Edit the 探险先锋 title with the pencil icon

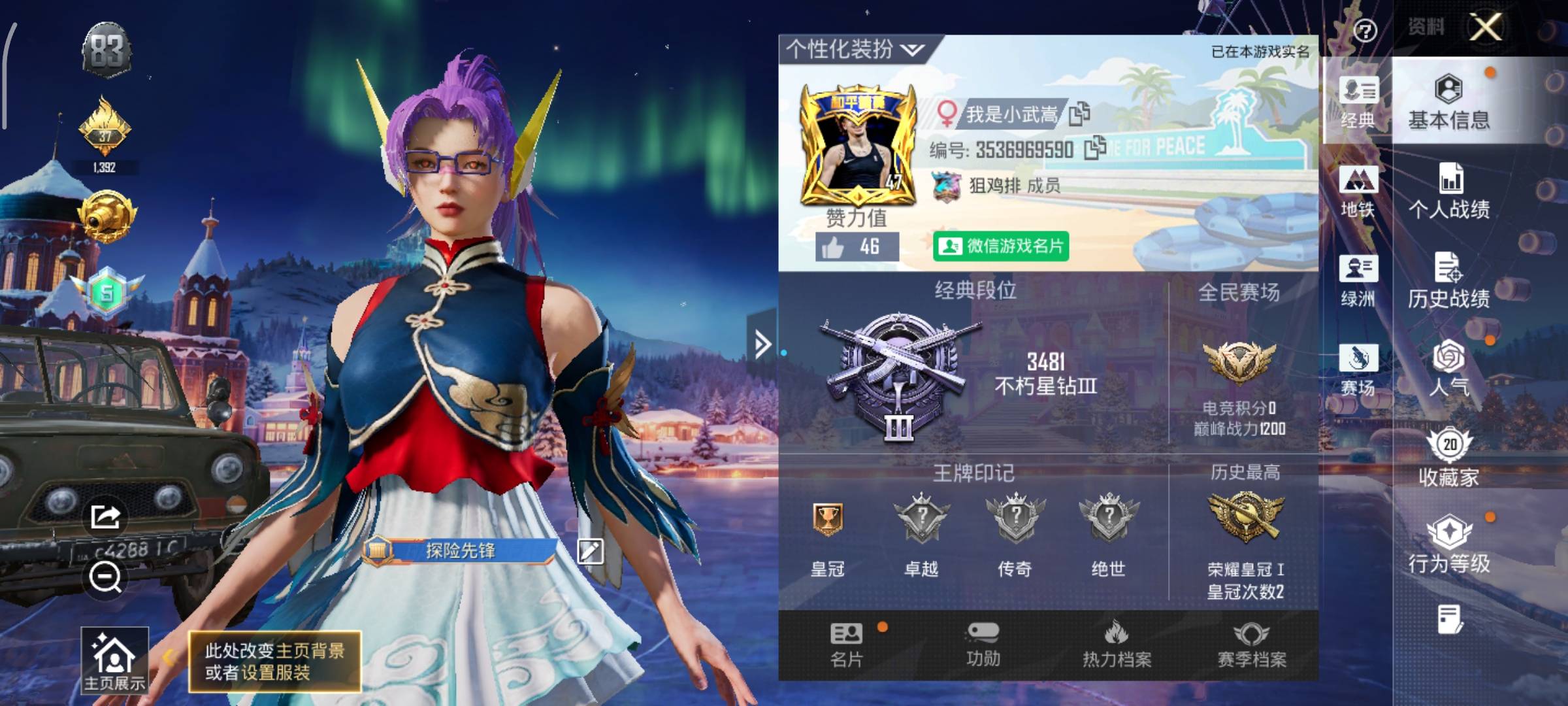(x=590, y=551)
